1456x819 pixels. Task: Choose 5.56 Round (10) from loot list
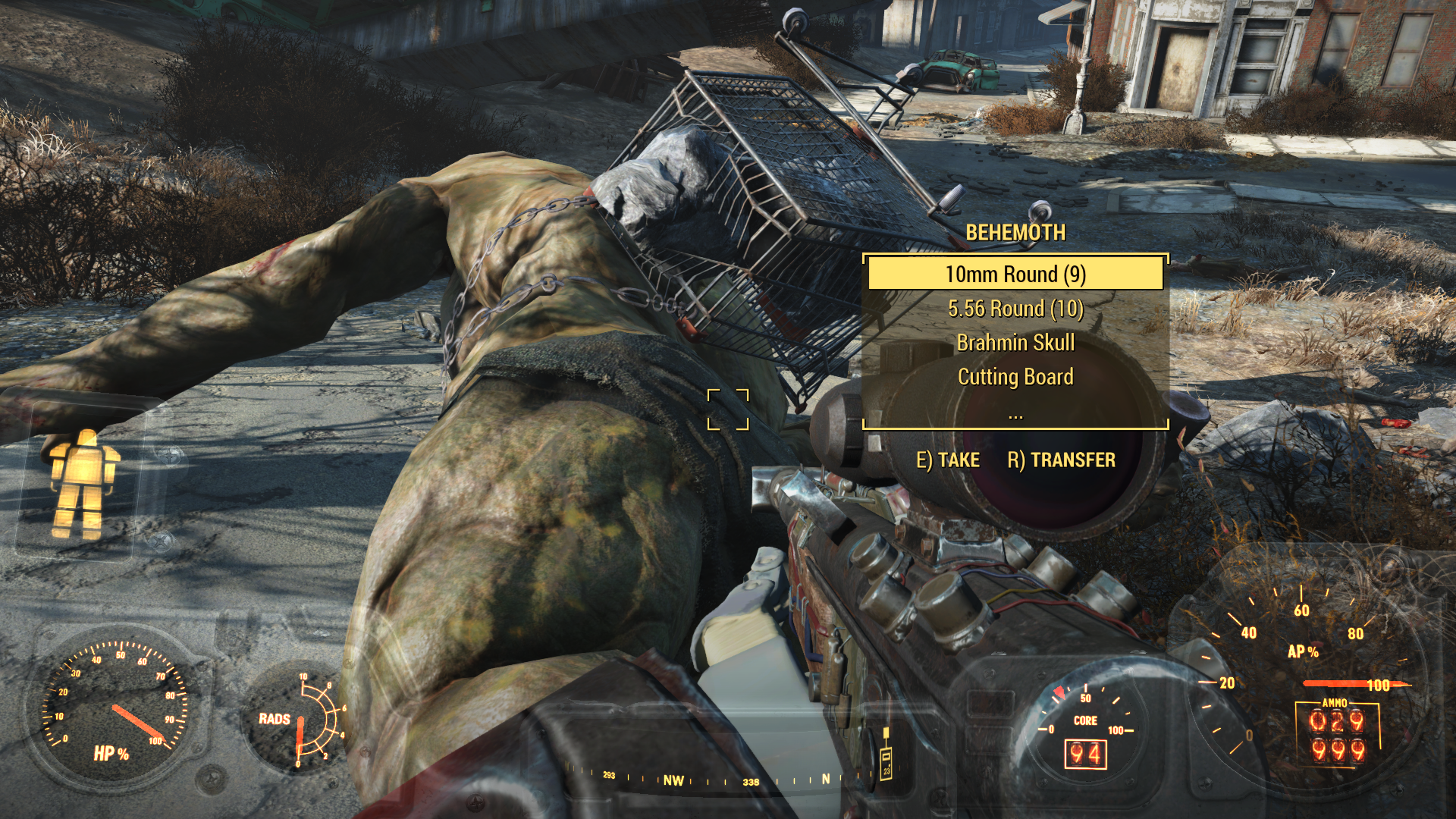1015,309
